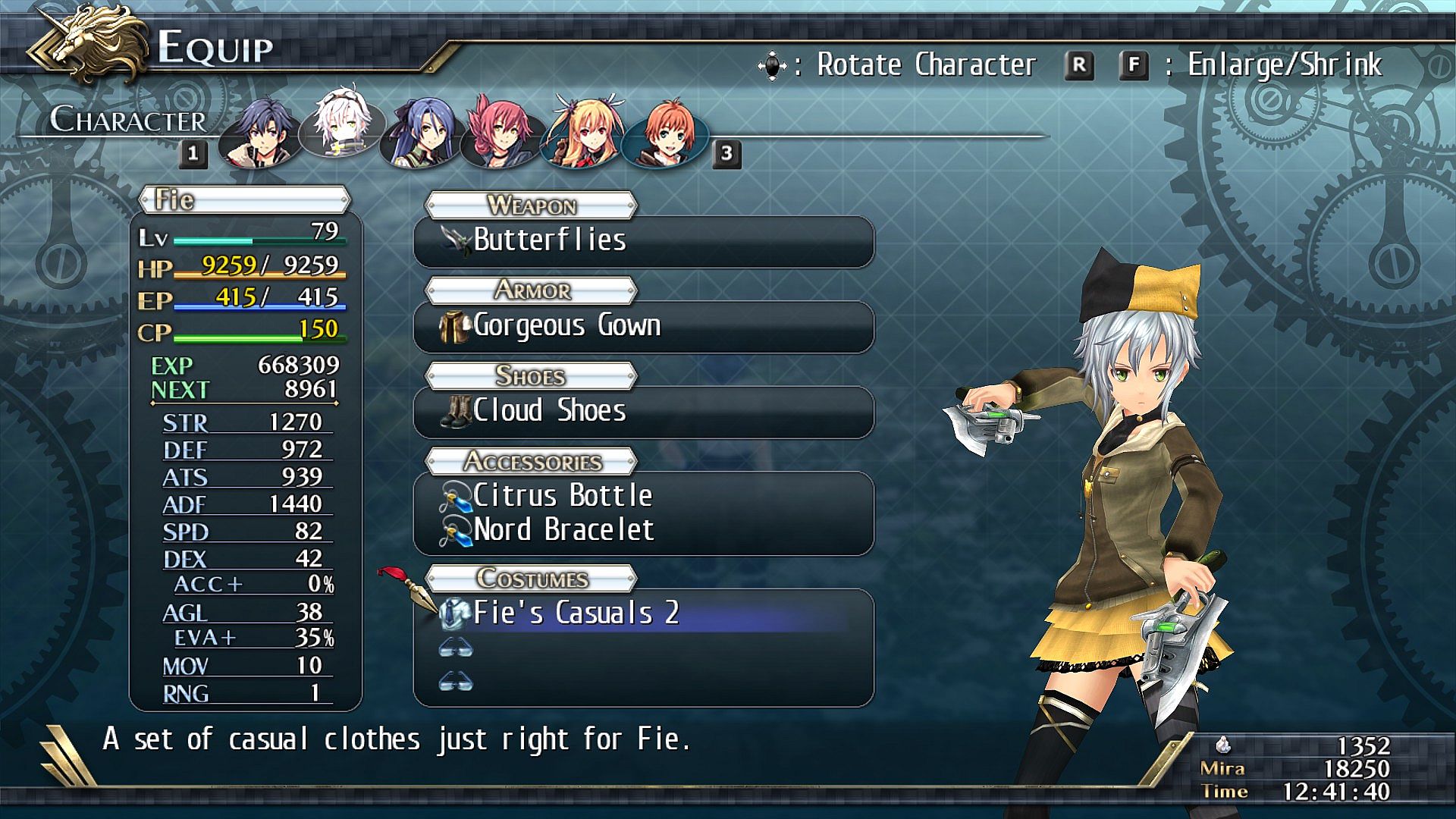Select the white-haired Fie portrait
Viewport: 1456px width, 819px height.
pos(339,126)
